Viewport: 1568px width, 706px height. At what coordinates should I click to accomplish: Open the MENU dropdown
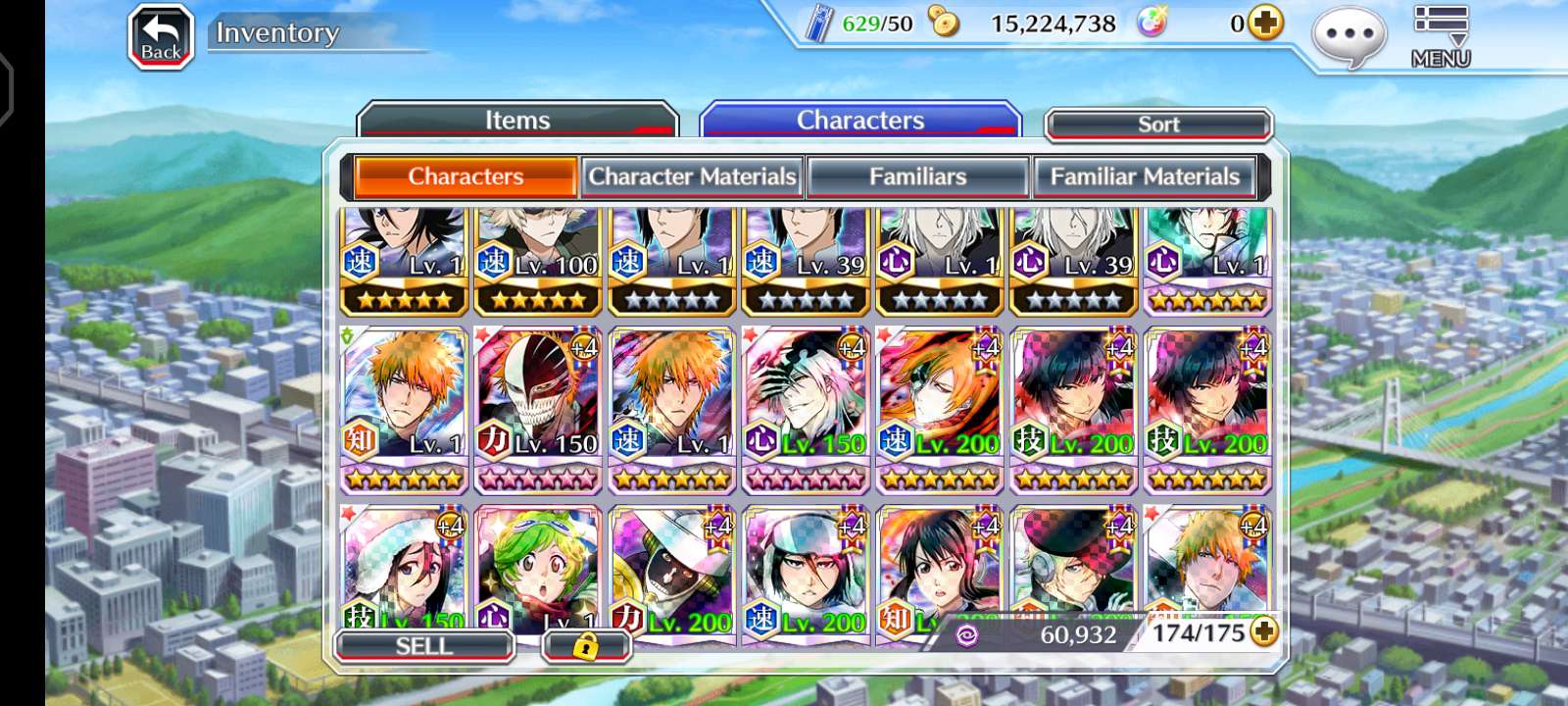pyautogui.click(x=1440, y=37)
